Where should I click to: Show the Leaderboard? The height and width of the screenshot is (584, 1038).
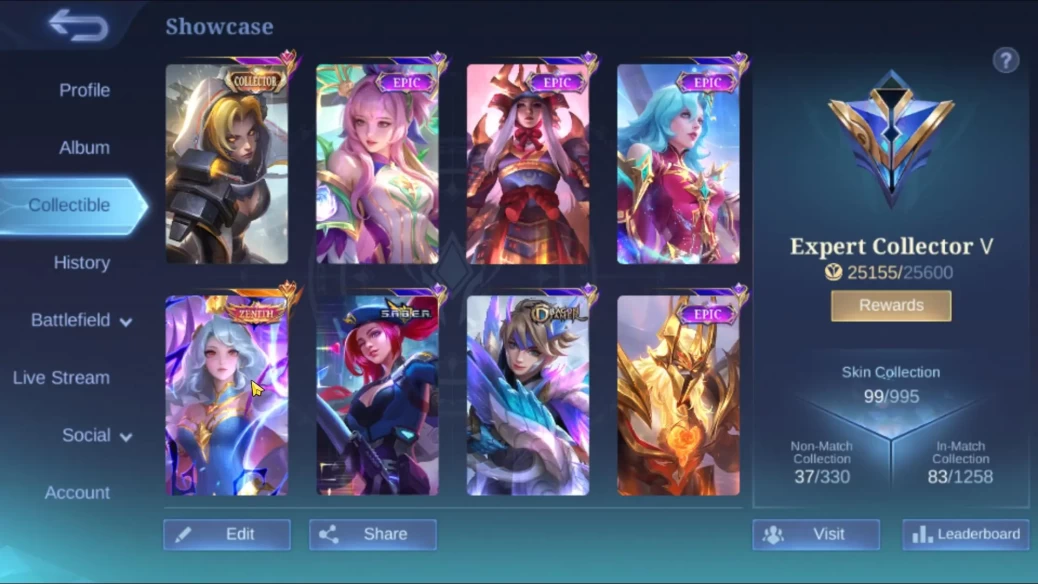click(x=966, y=534)
